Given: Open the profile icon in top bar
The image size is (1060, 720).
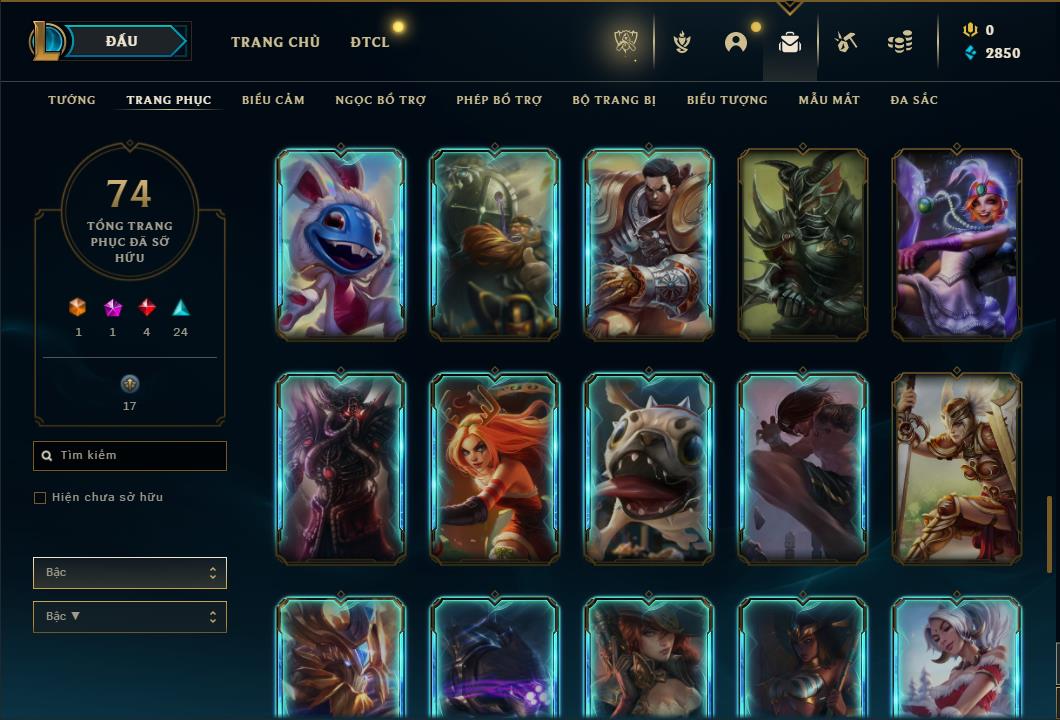Looking at the screenshot, I should 736,42.
